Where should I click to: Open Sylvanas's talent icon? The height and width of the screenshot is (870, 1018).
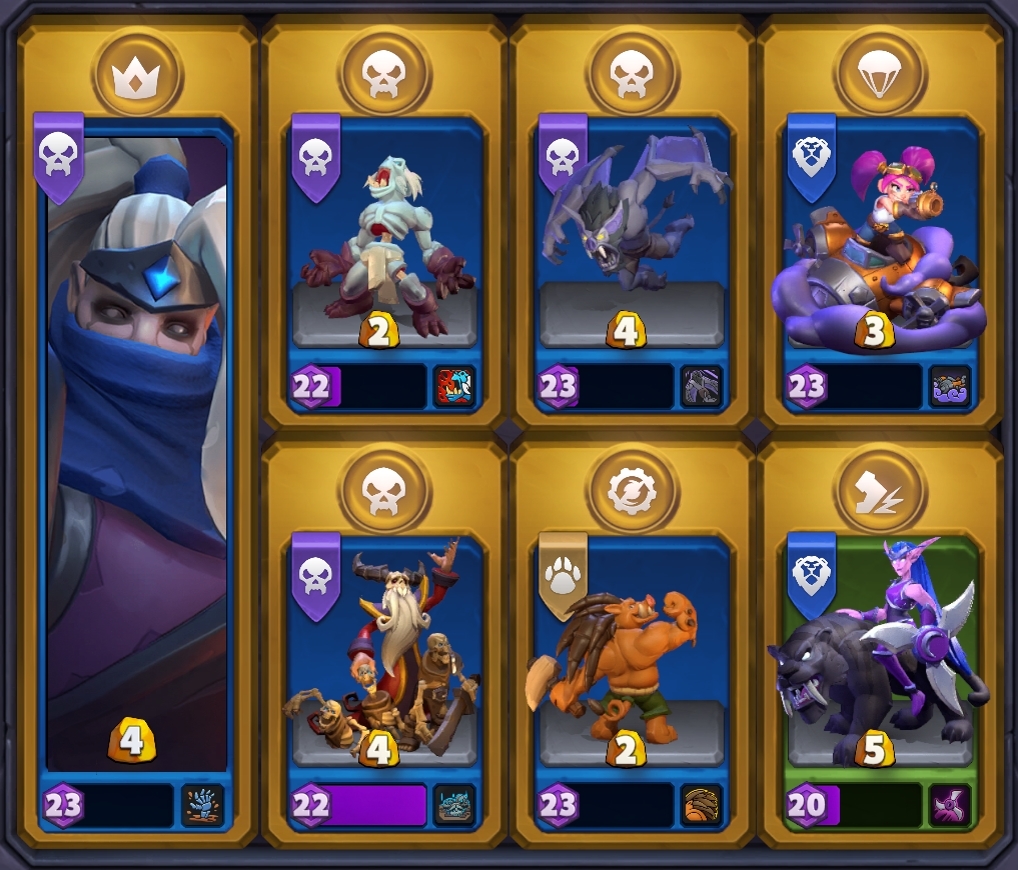coord(203,805)
